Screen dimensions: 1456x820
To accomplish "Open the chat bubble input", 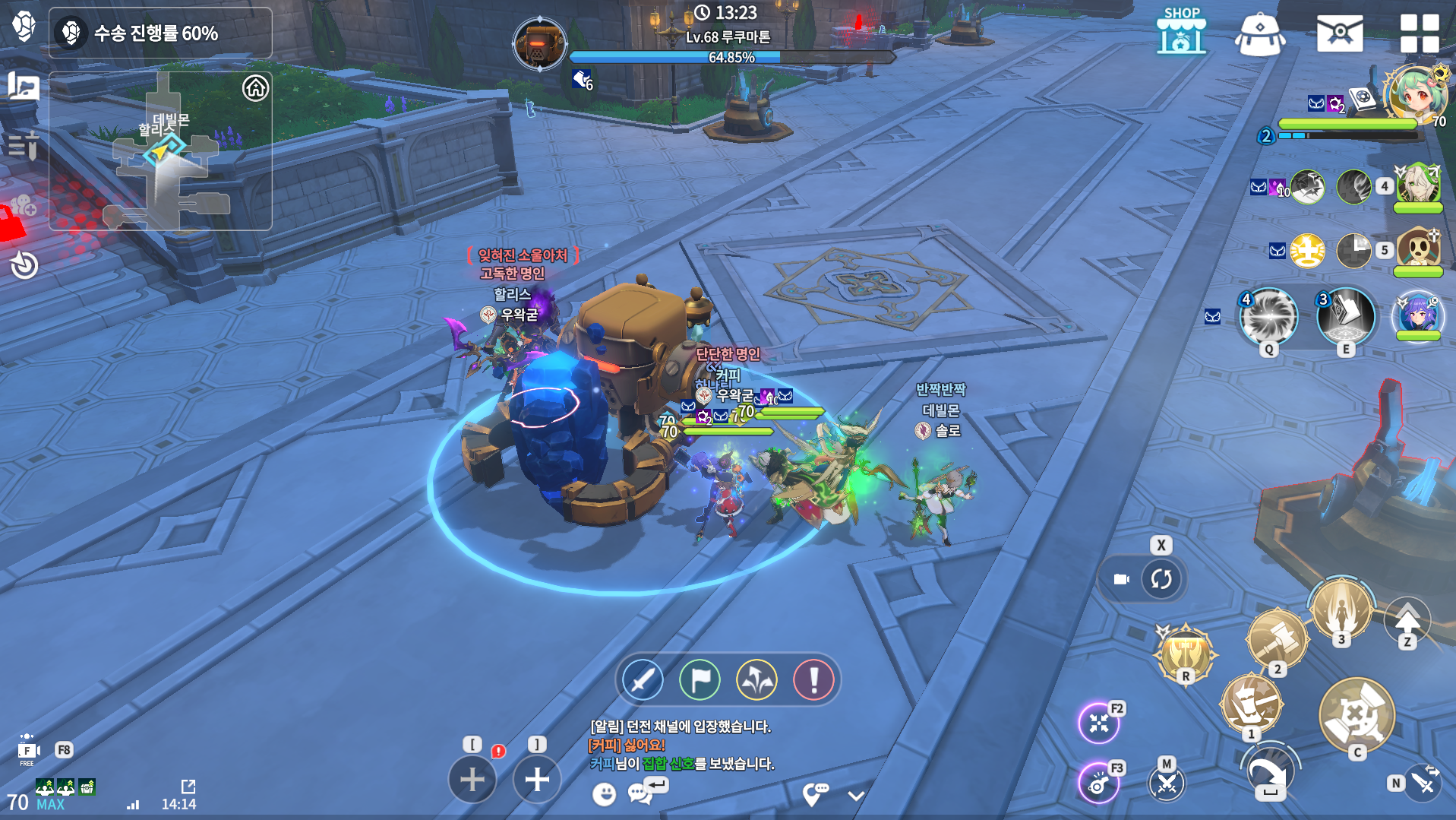I will (640, 793).
